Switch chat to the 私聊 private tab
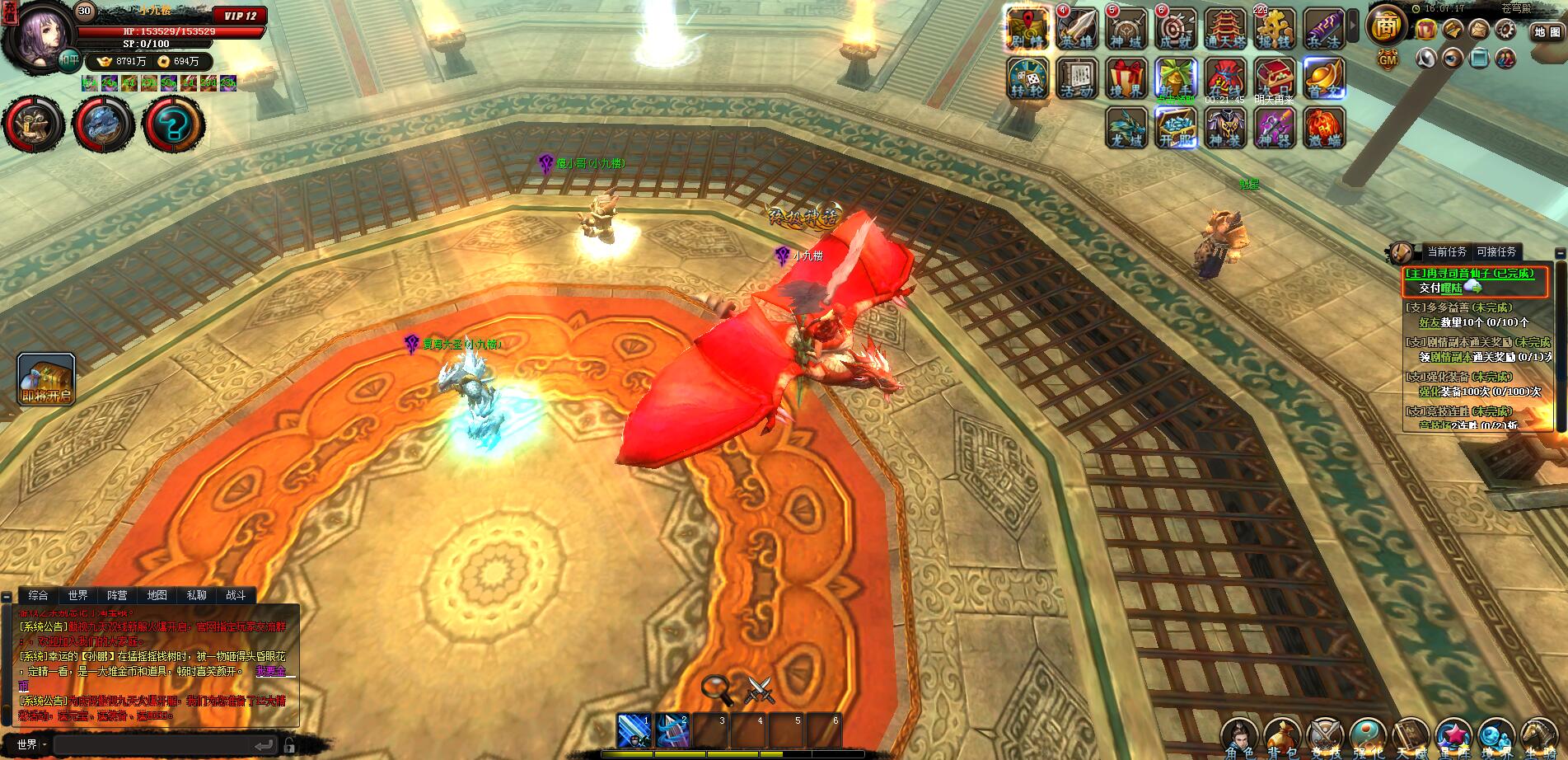 (197, 595)
